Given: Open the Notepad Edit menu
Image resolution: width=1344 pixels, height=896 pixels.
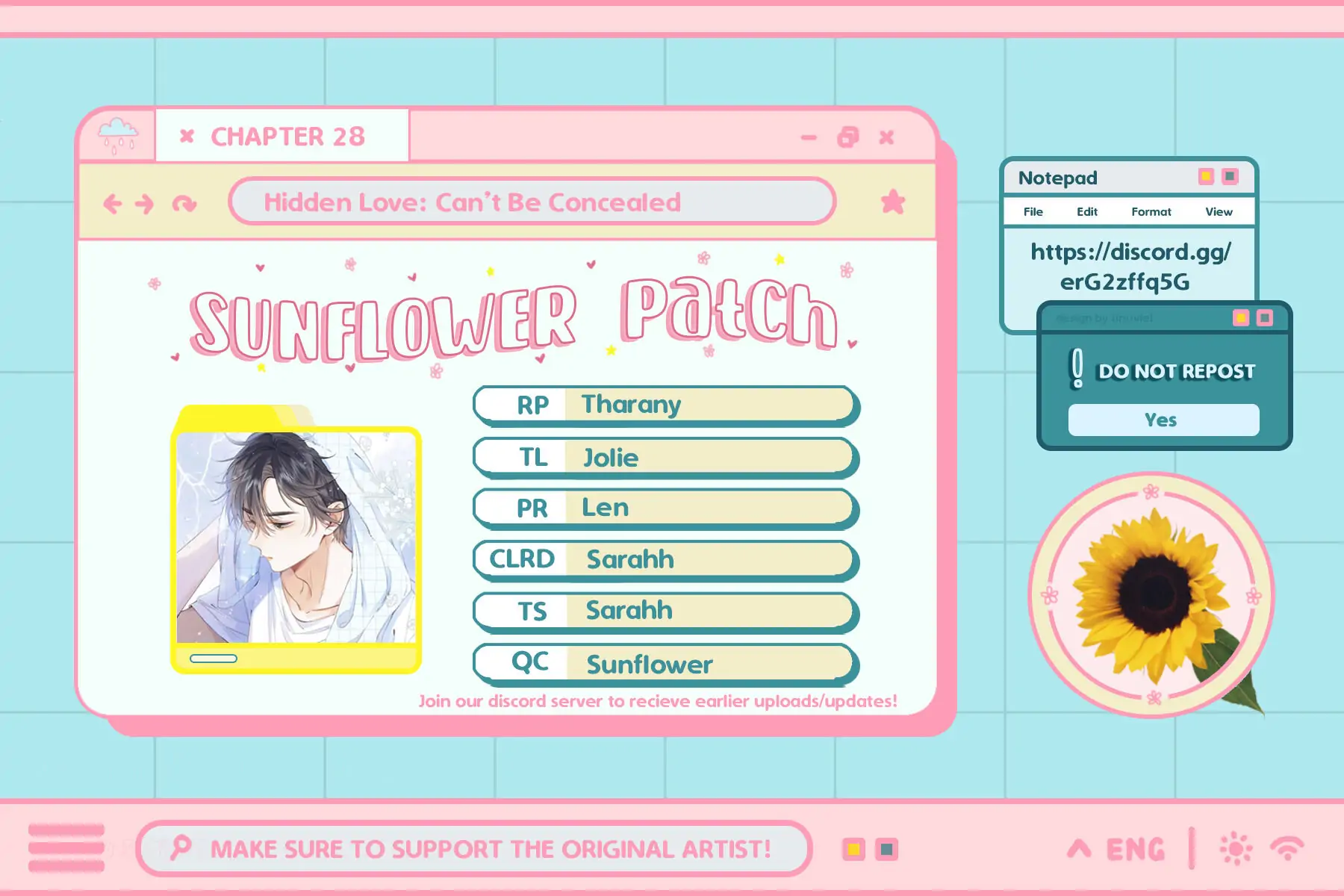Looking at the screenshot, I should point(1086,212).
